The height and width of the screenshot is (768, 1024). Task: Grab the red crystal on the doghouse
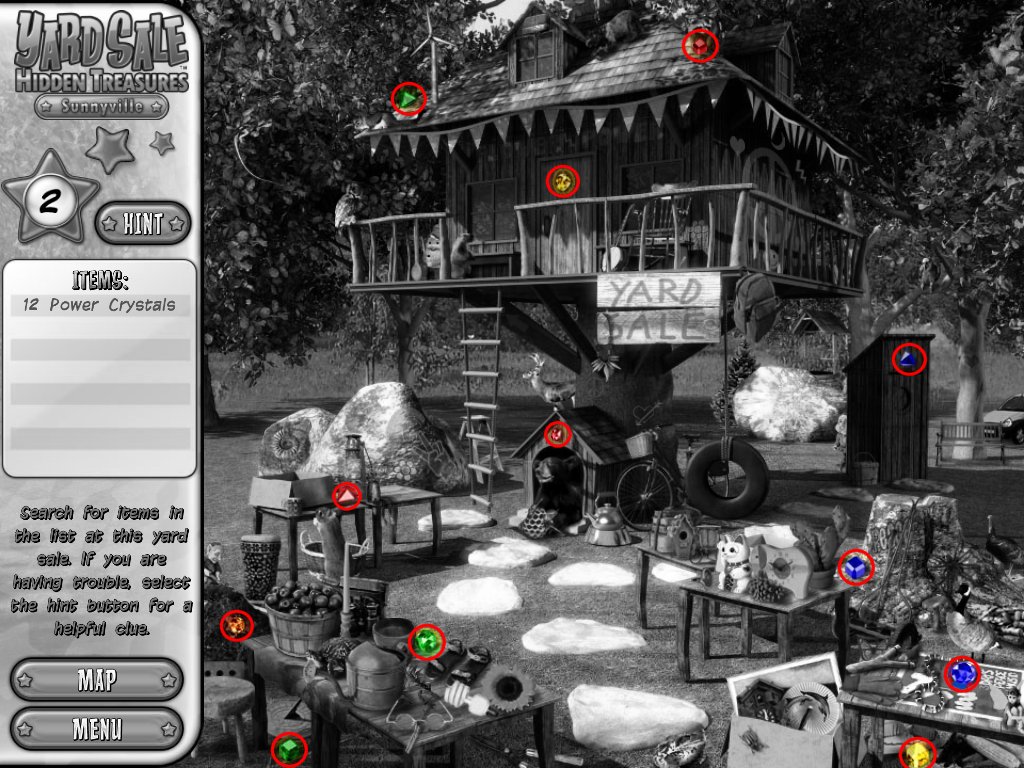pos(557,434)
